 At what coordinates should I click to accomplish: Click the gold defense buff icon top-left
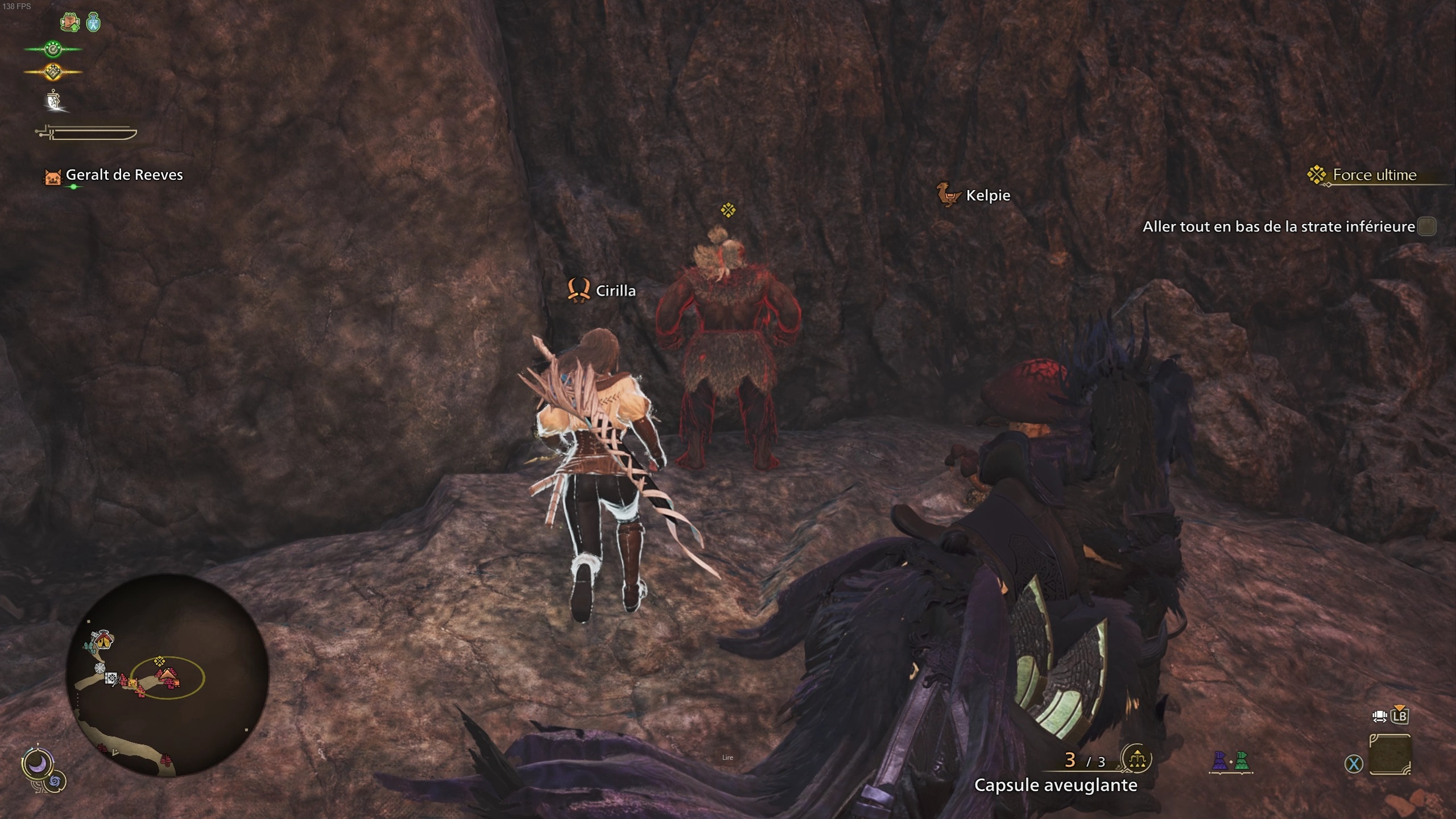tap(52, 72)
